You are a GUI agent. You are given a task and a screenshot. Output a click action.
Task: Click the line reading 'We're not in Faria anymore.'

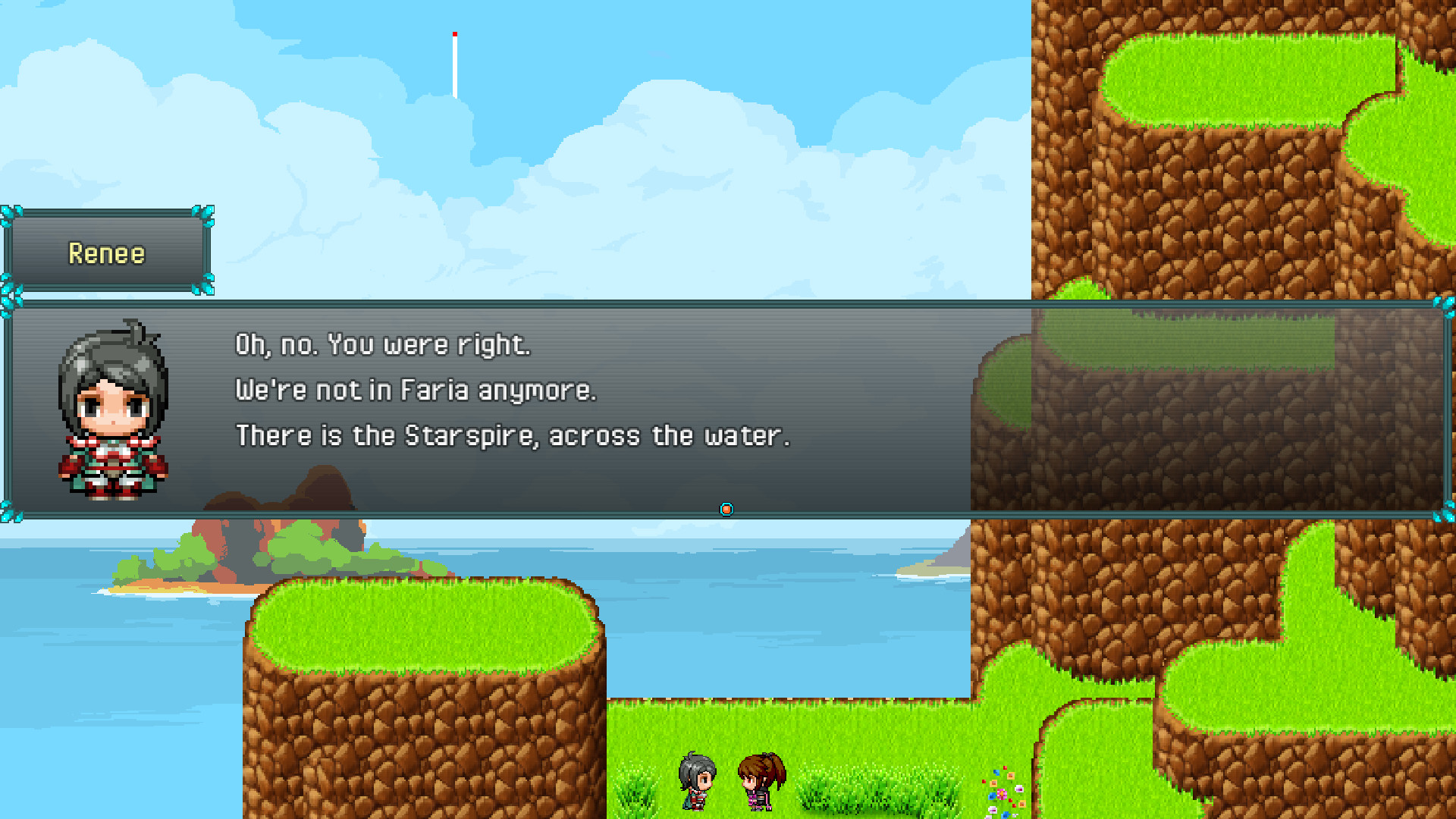pos(417,390)
